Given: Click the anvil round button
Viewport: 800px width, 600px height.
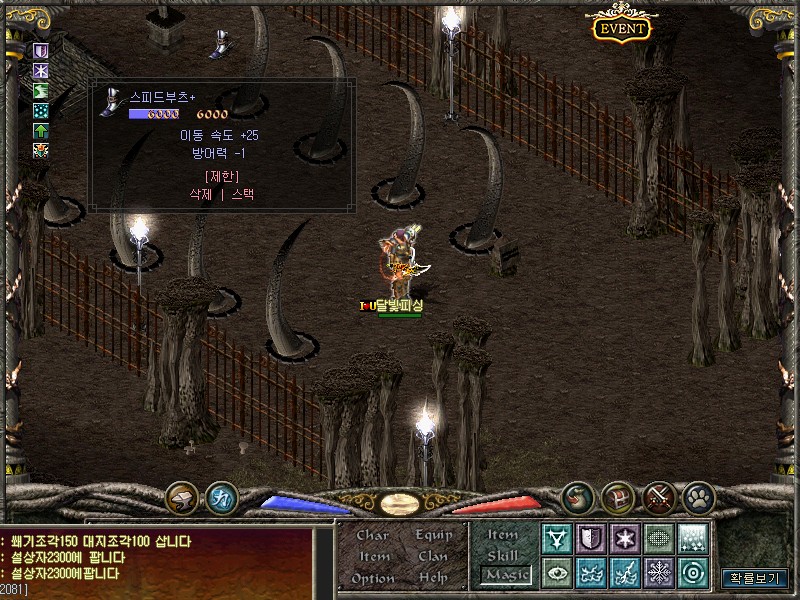Looking at the screenshot, I should (x=182, y=496).
